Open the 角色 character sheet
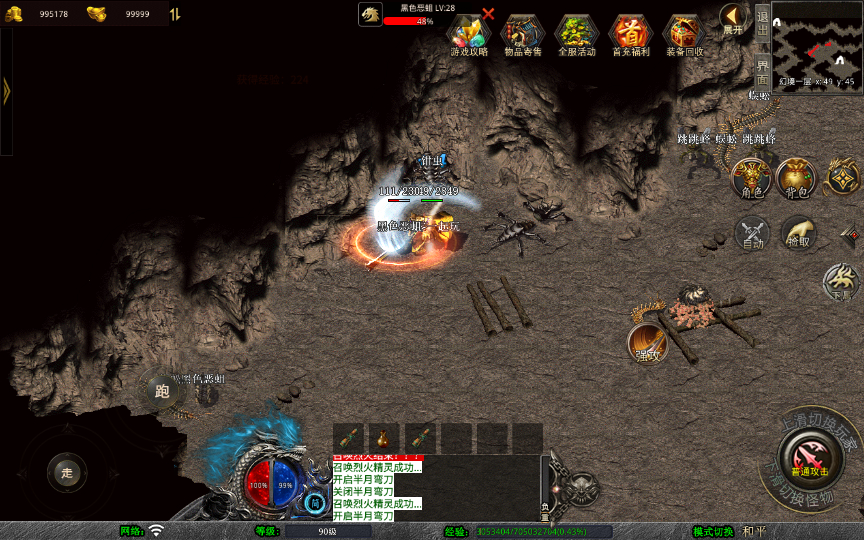864x540 pixels. point(750,178)
